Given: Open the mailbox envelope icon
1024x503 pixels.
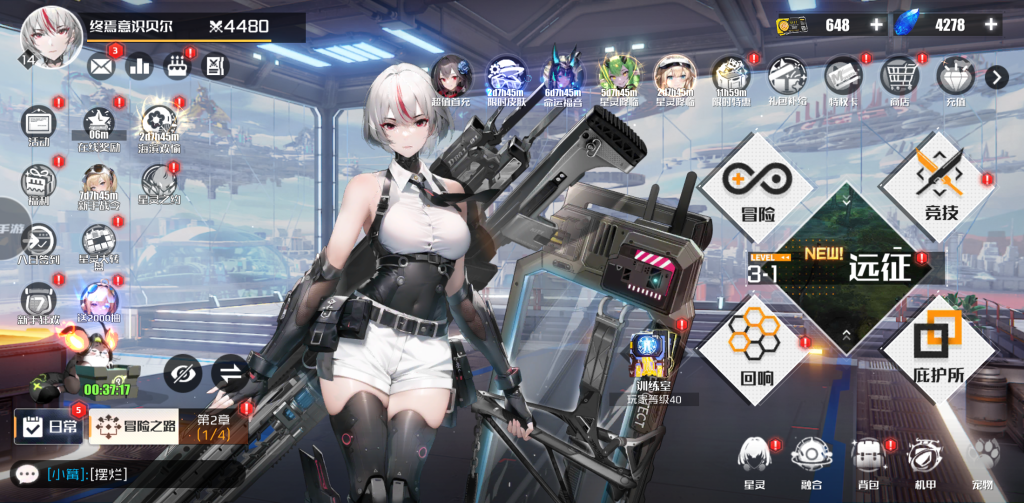Looking at the screenshot, I should point(102,66).
